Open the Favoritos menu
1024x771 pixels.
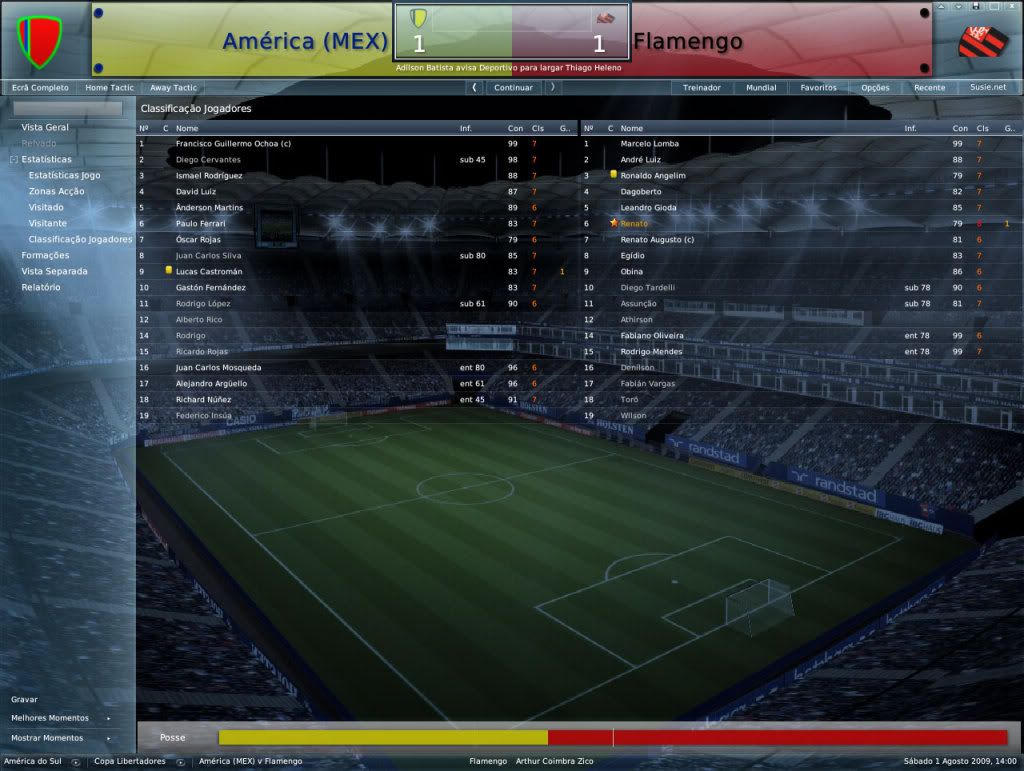pyautogui.click(x=818, y=88)
